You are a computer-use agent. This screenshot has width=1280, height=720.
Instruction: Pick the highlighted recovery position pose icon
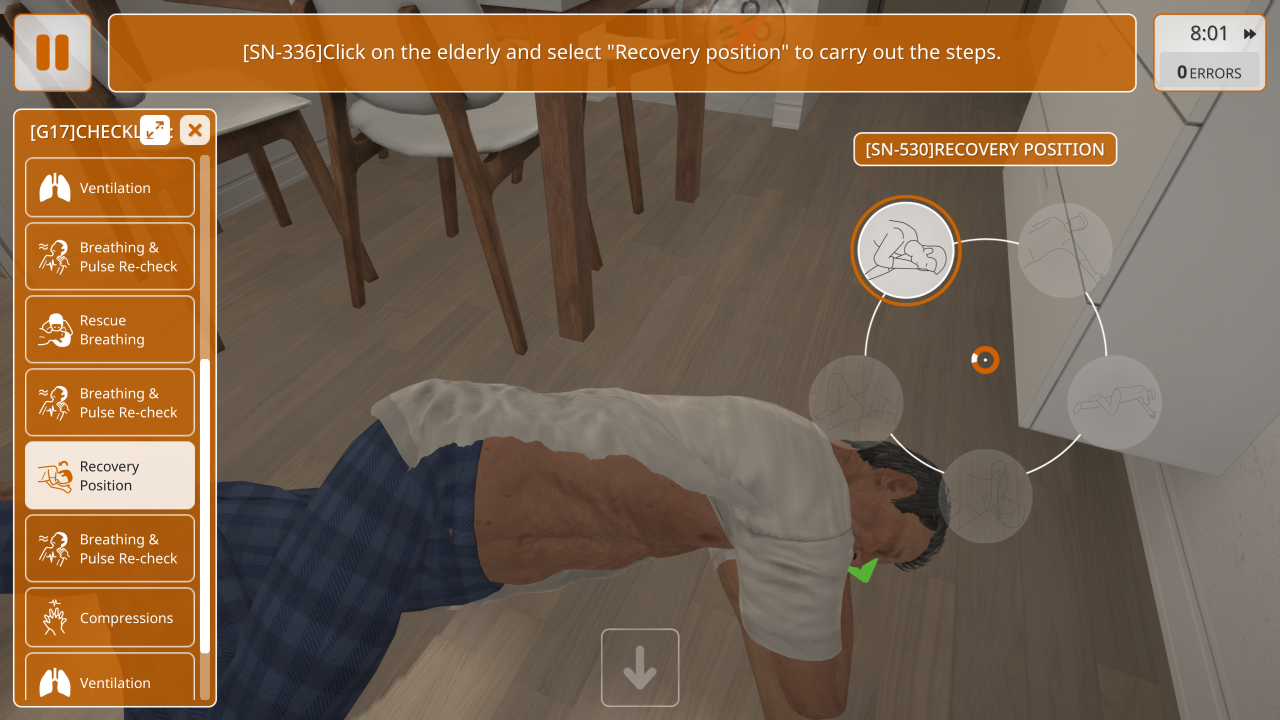(906, 250)
